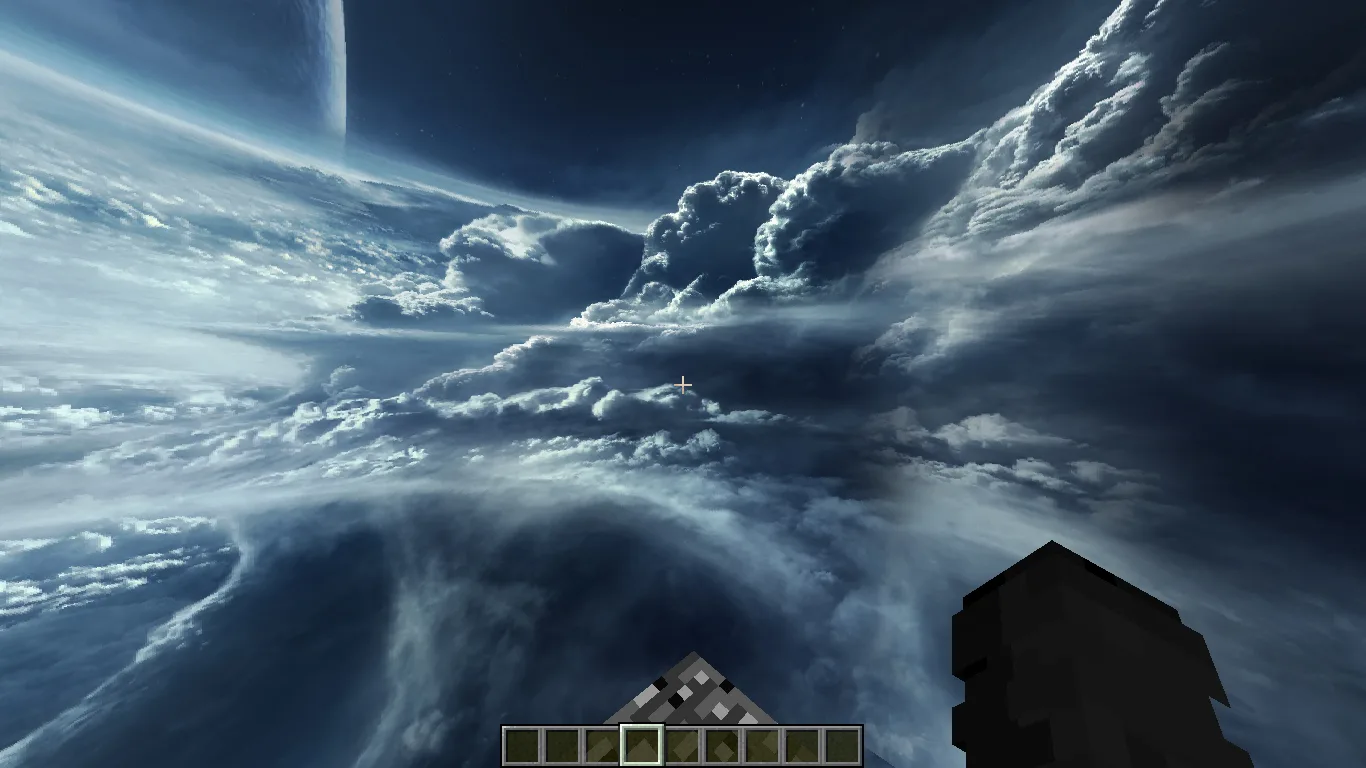Select the ninth hotbar slot
Viewport: 1366px width, 768px height.
(x=843, y=743)
